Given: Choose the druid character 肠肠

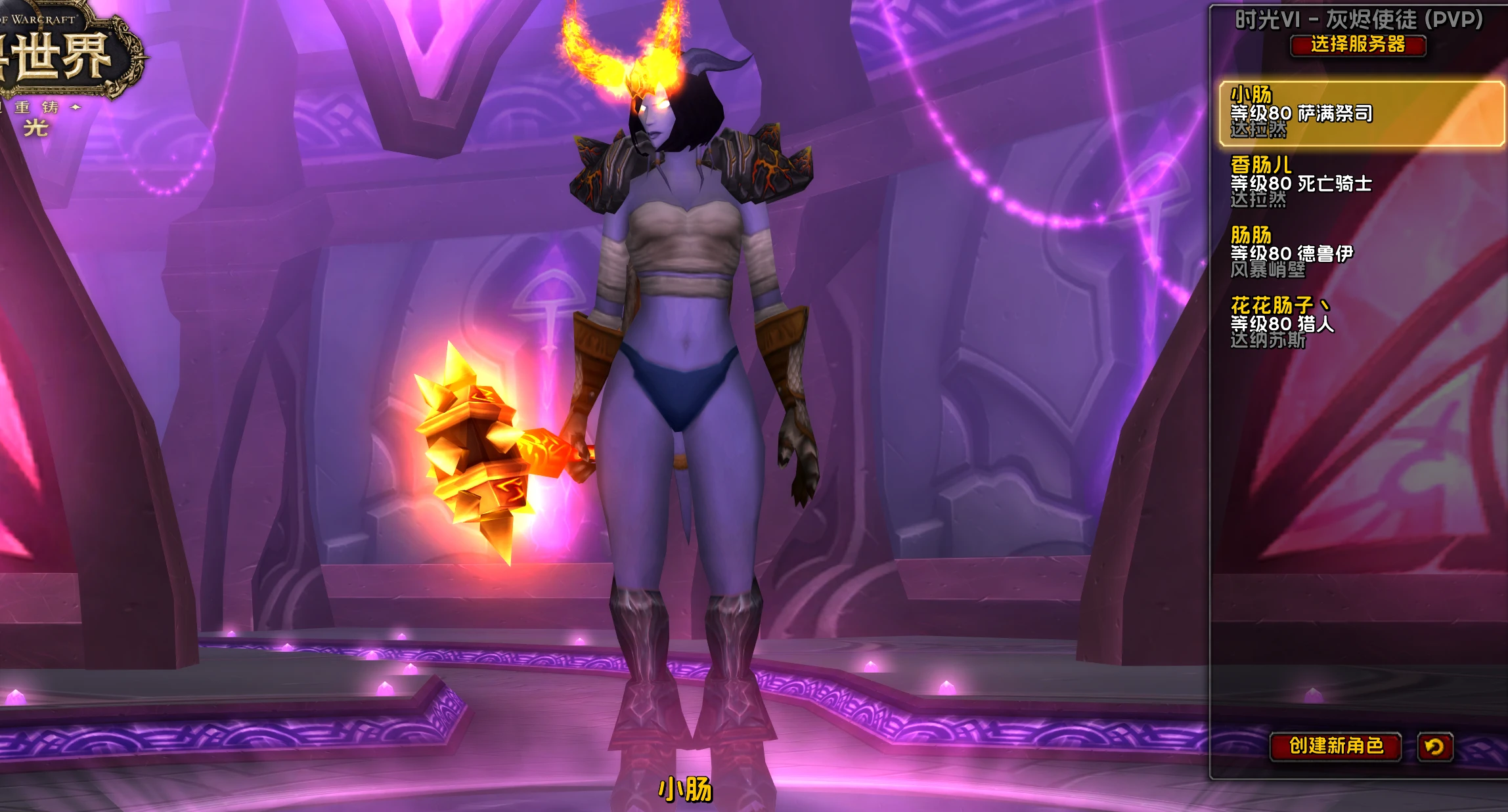Looking at the screenshot, I should (x=1361, y=252).
